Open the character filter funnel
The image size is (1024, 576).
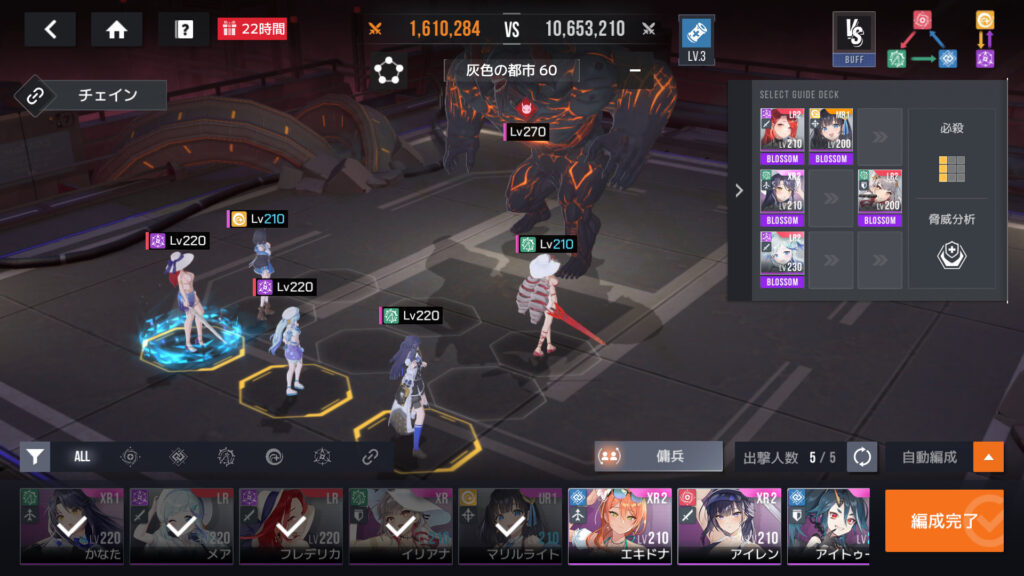pos(35,457)
